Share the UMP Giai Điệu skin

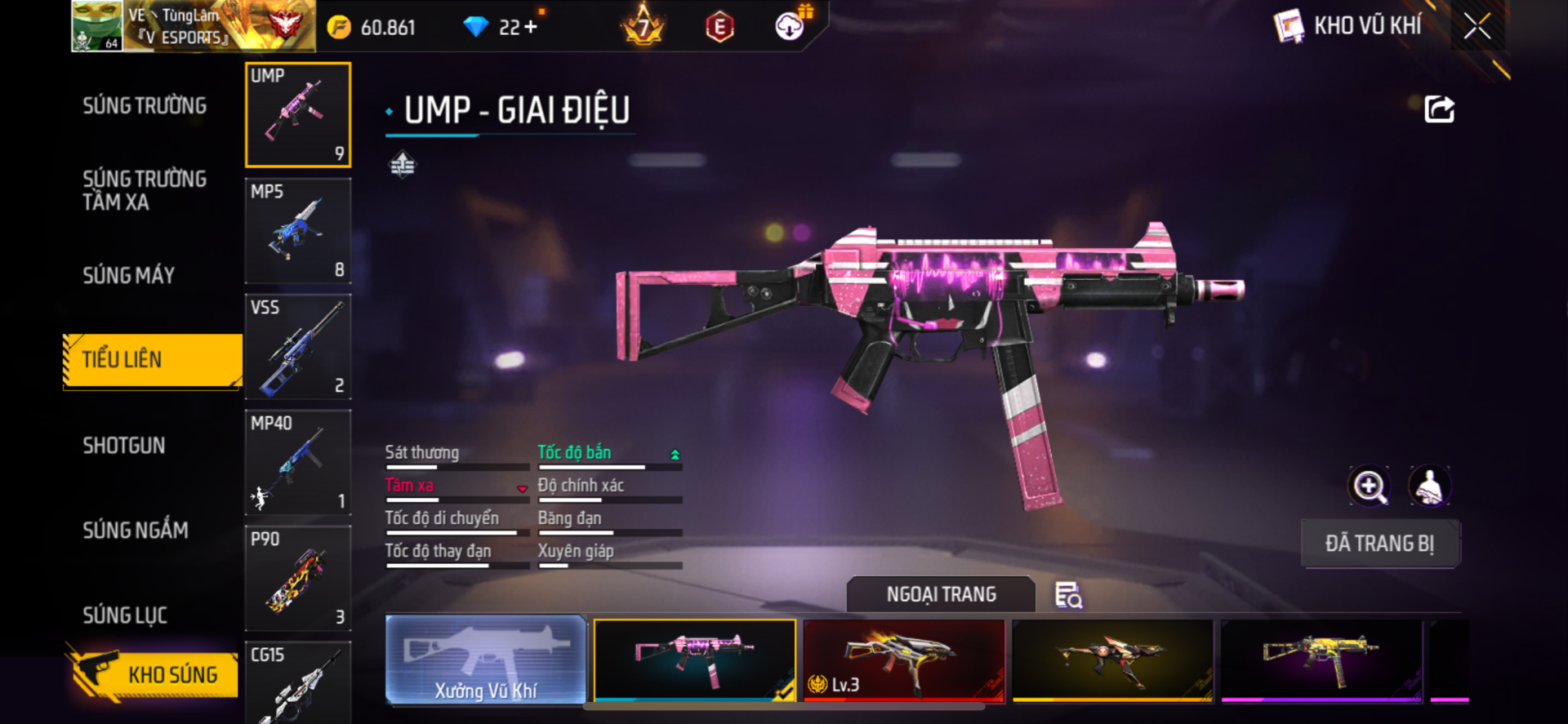click(x=1439, y=109)
